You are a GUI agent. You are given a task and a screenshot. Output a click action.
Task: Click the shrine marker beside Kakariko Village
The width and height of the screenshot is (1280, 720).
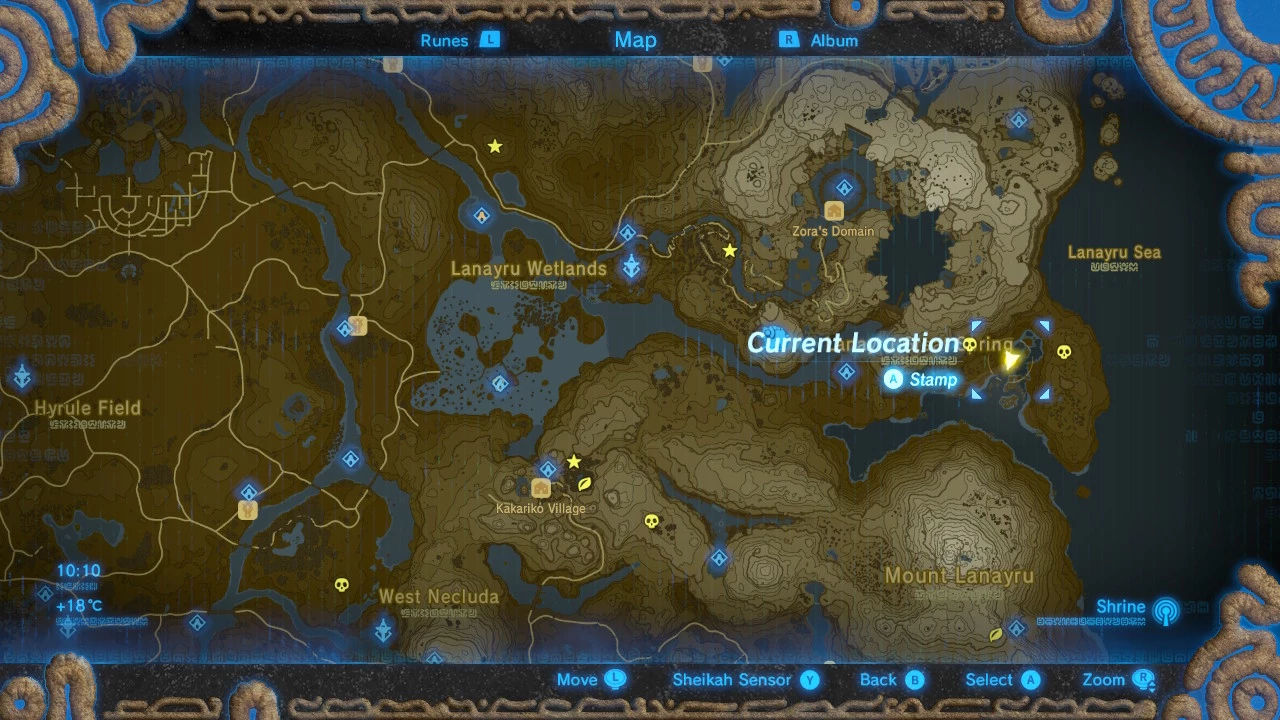tap(548, 468)
